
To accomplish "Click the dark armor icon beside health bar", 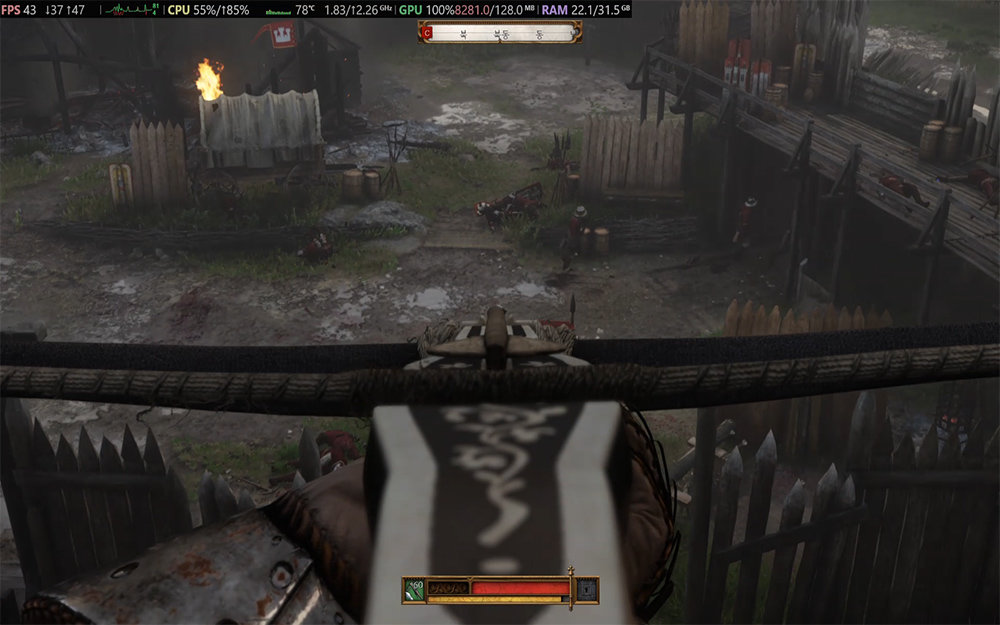I will tap(586, 589).
